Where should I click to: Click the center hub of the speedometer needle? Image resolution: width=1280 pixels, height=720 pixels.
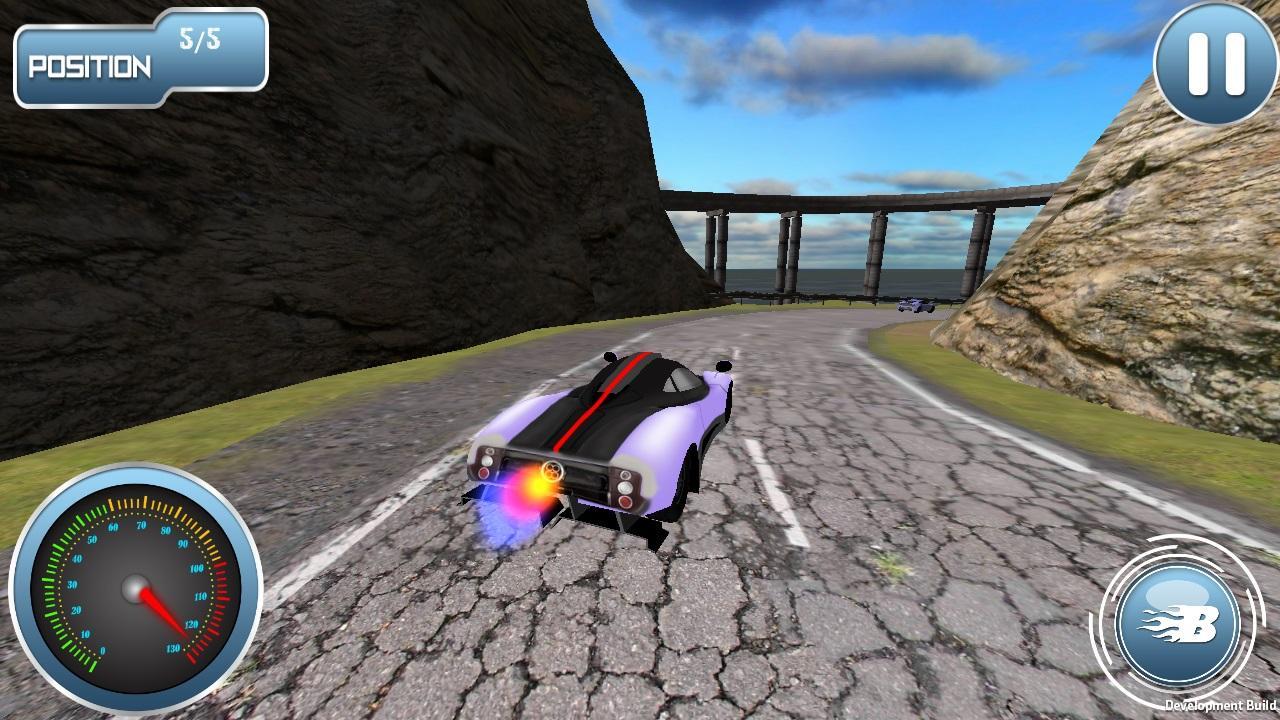click(x=136, y=587)
